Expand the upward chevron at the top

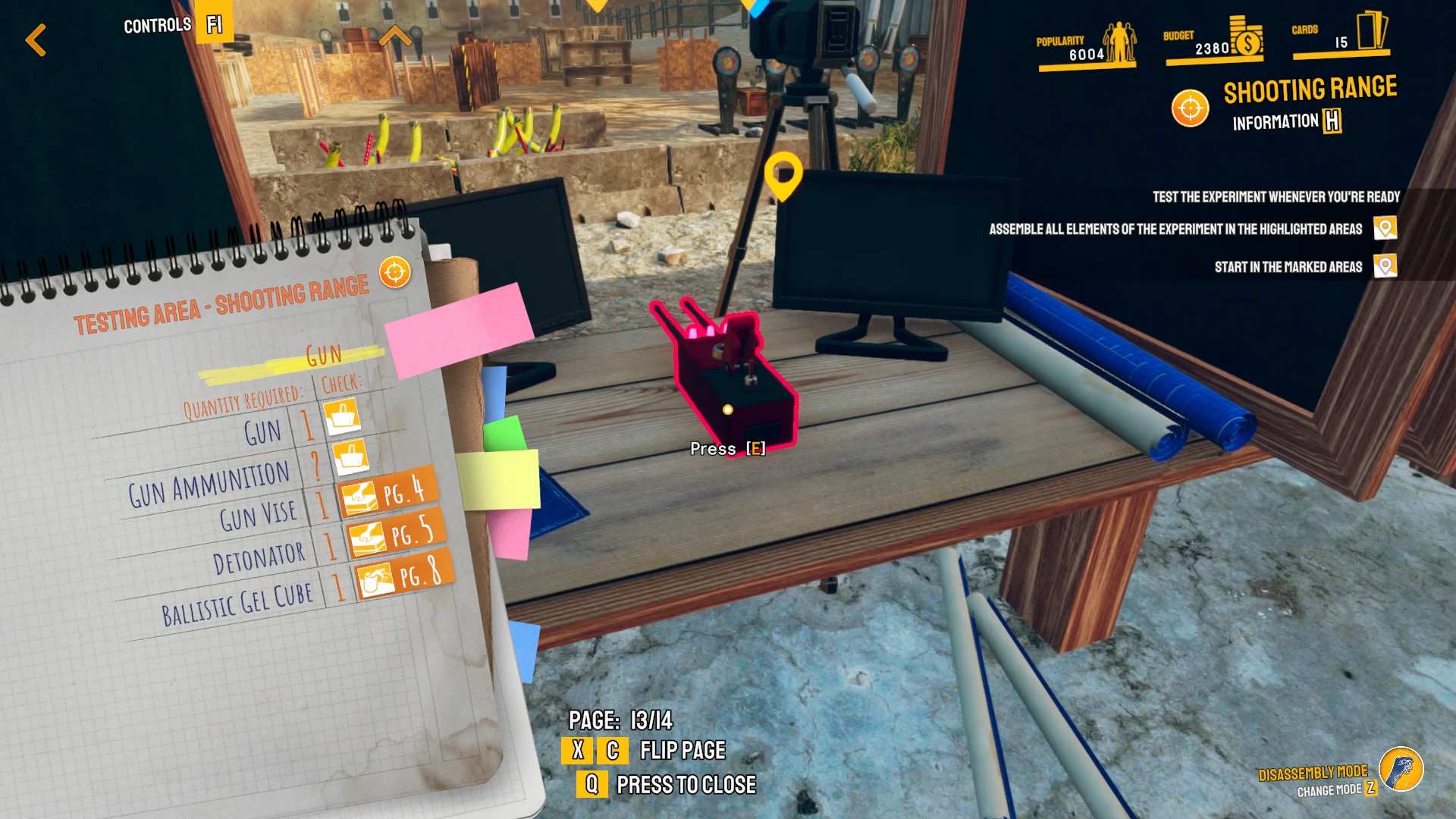pyautogui.click(x=396, y=35)
